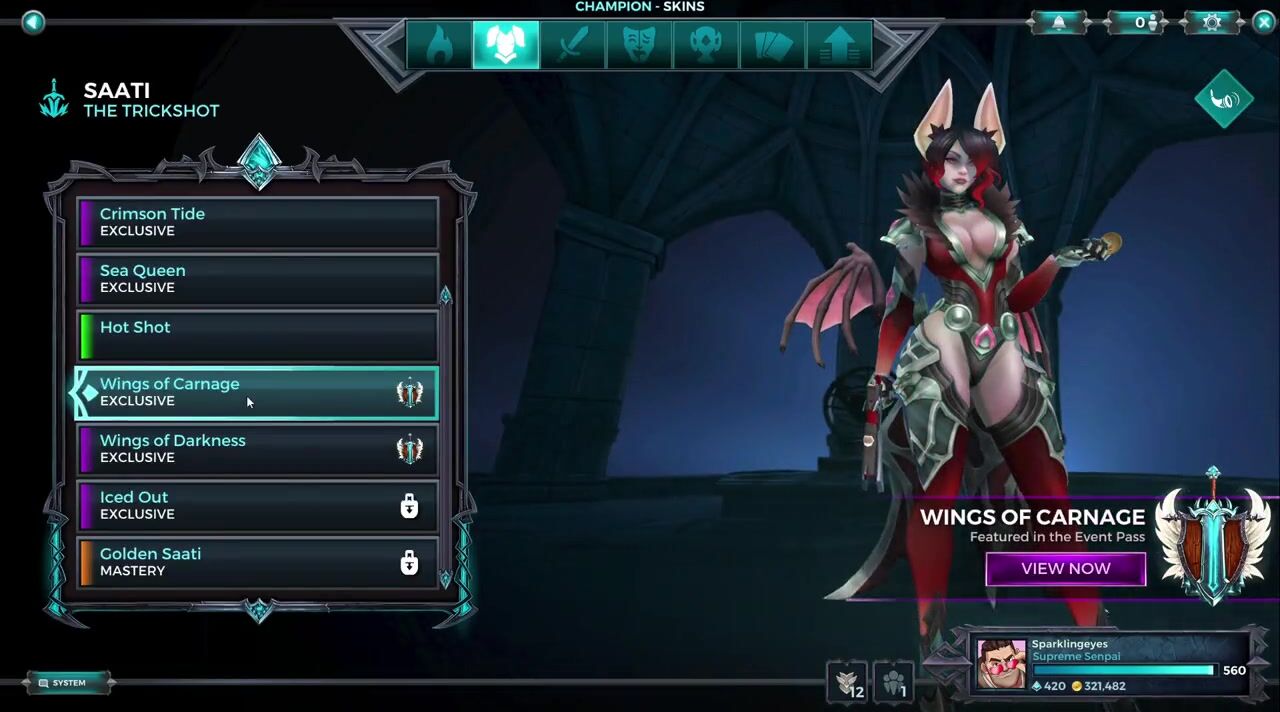Switch to the flame icon tab
Screen dimensions: 1280x712
tap(439, 45)
